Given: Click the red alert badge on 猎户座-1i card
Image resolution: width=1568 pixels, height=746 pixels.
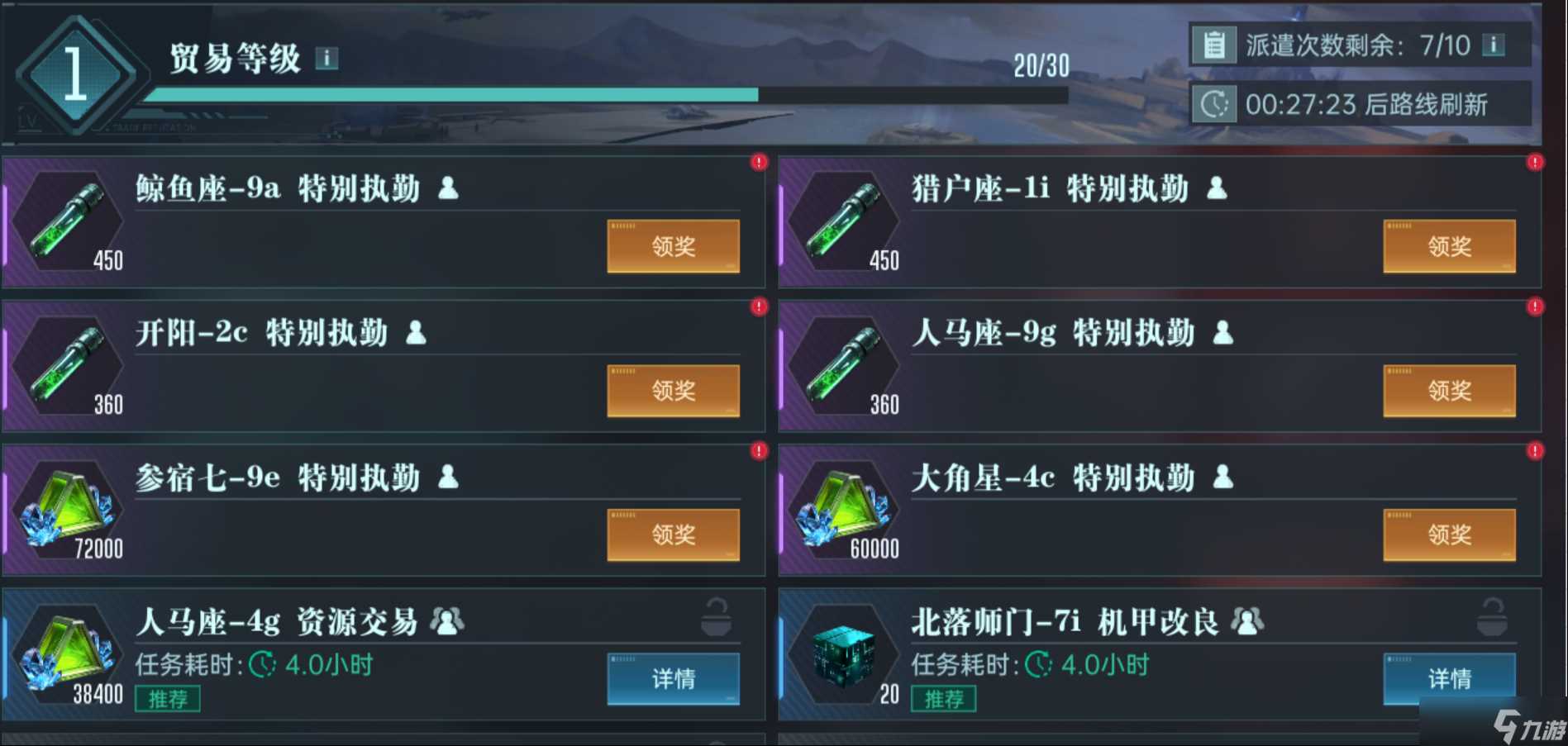Looking at the screenshot, I should 1535,162.
